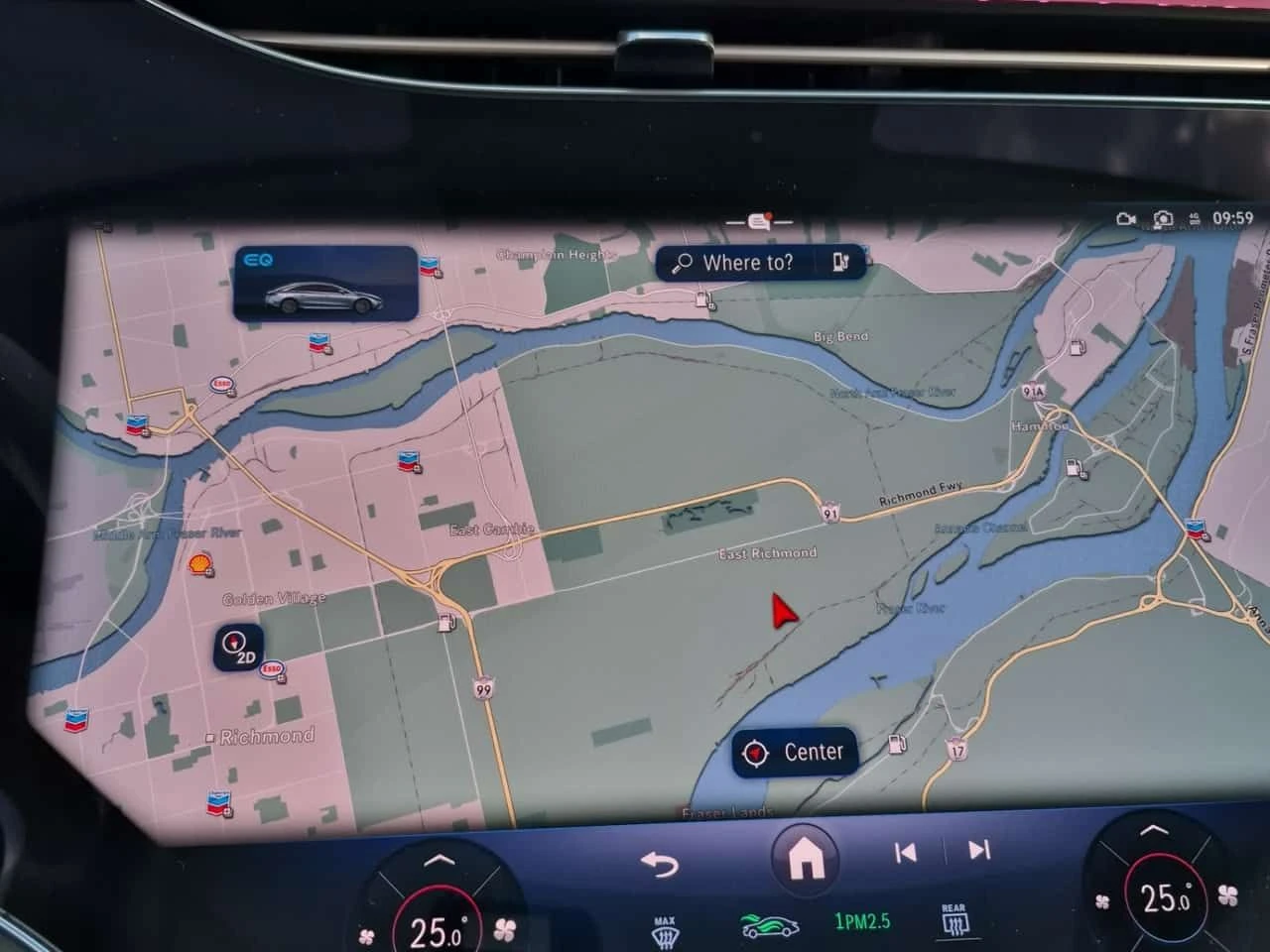Turn on the REAR defroster icon
Image resolution: width=1270 pixels, height=952 pixels.
[x=953, y=920]
